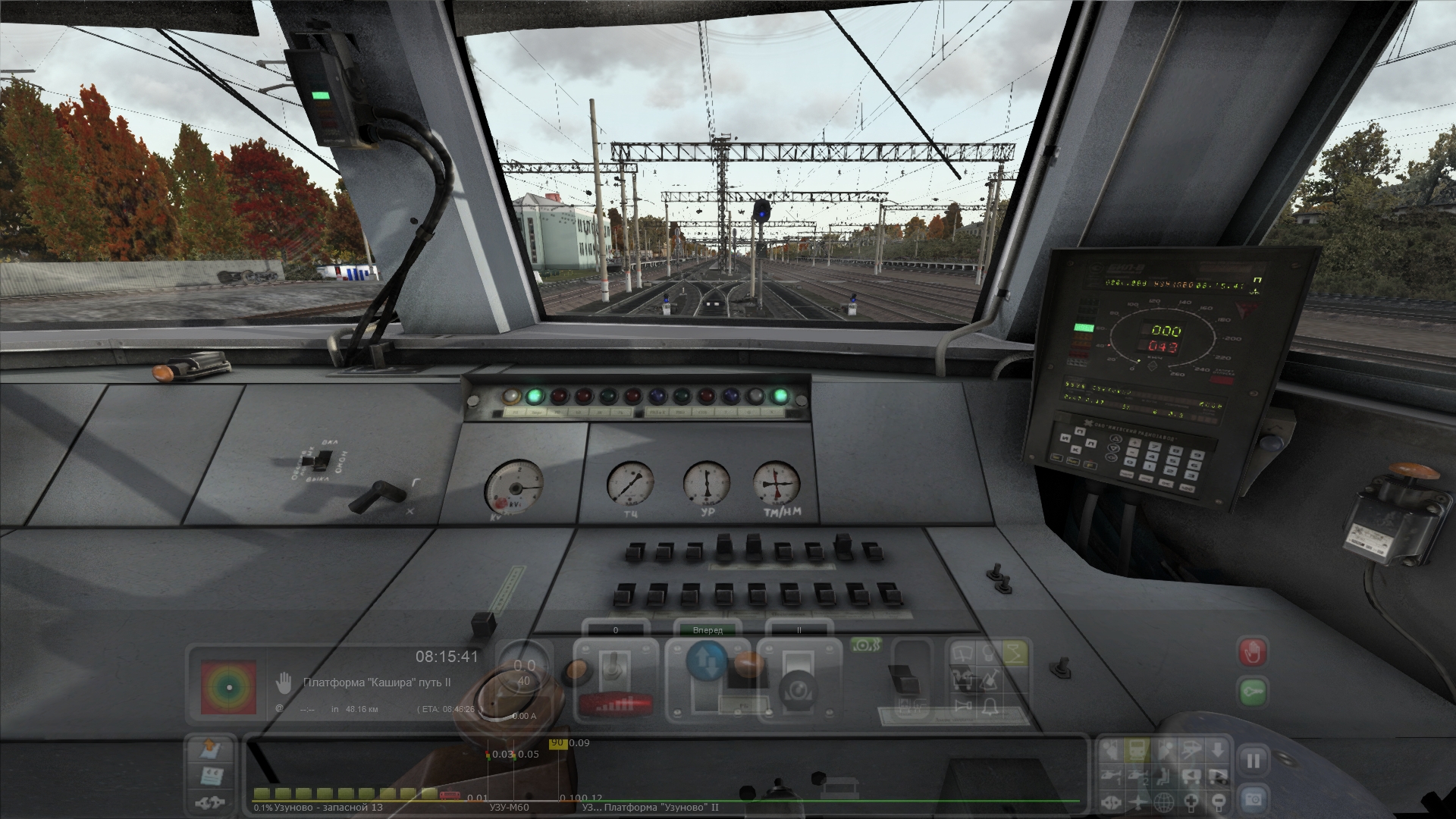Ring the bell icon
The height and width of the screenshot is (819, 1456).
pyautogui.click(x=989, y=707)
